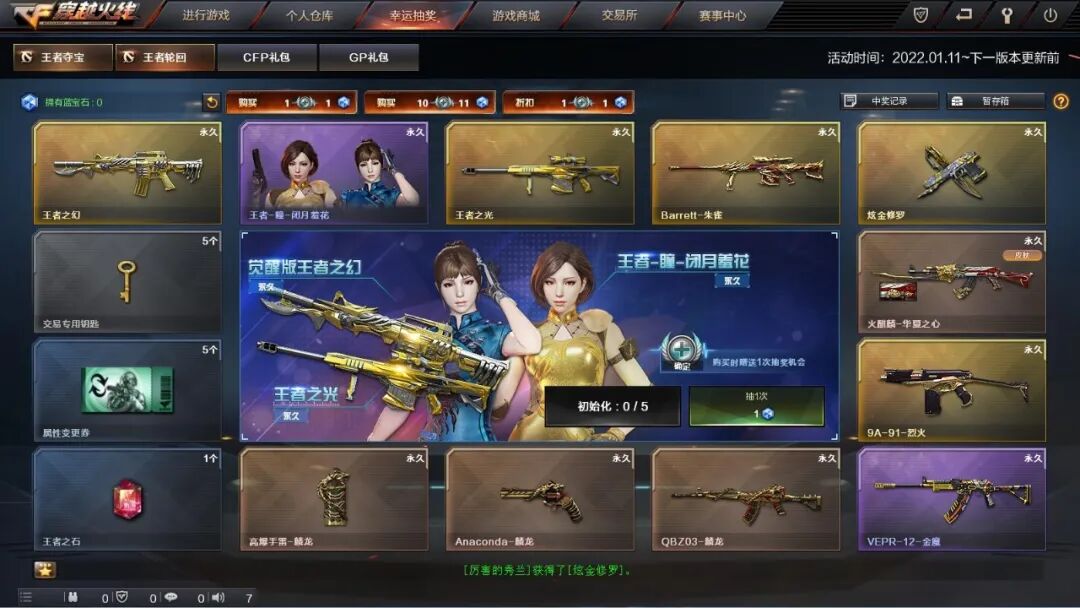Viewport: 1080px width, 608px height.
Task: Open the 赛事中心 menu
Action: coord(722,16)
